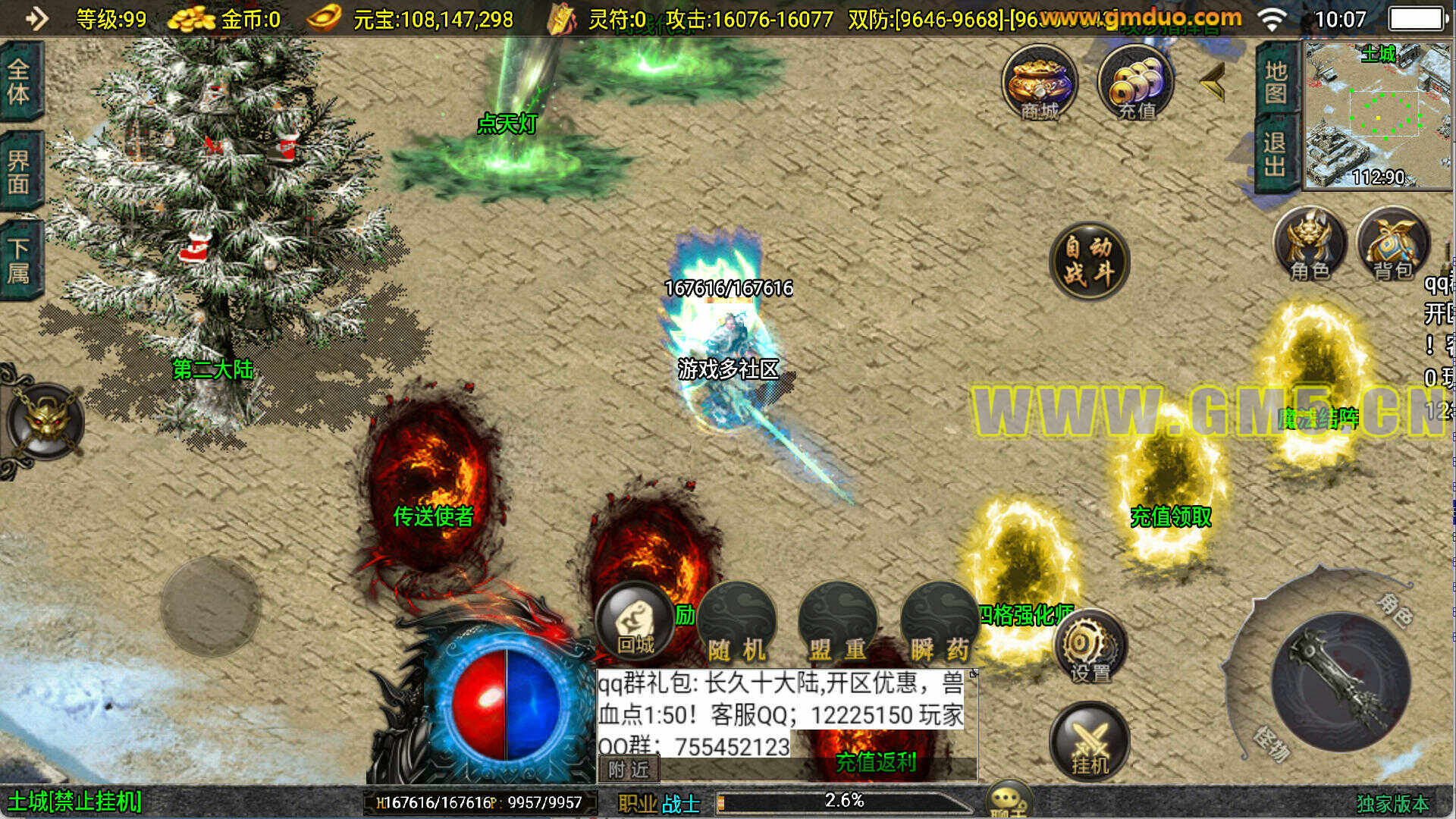Toggle 自动战斗 auto battle

point(1089,260)
